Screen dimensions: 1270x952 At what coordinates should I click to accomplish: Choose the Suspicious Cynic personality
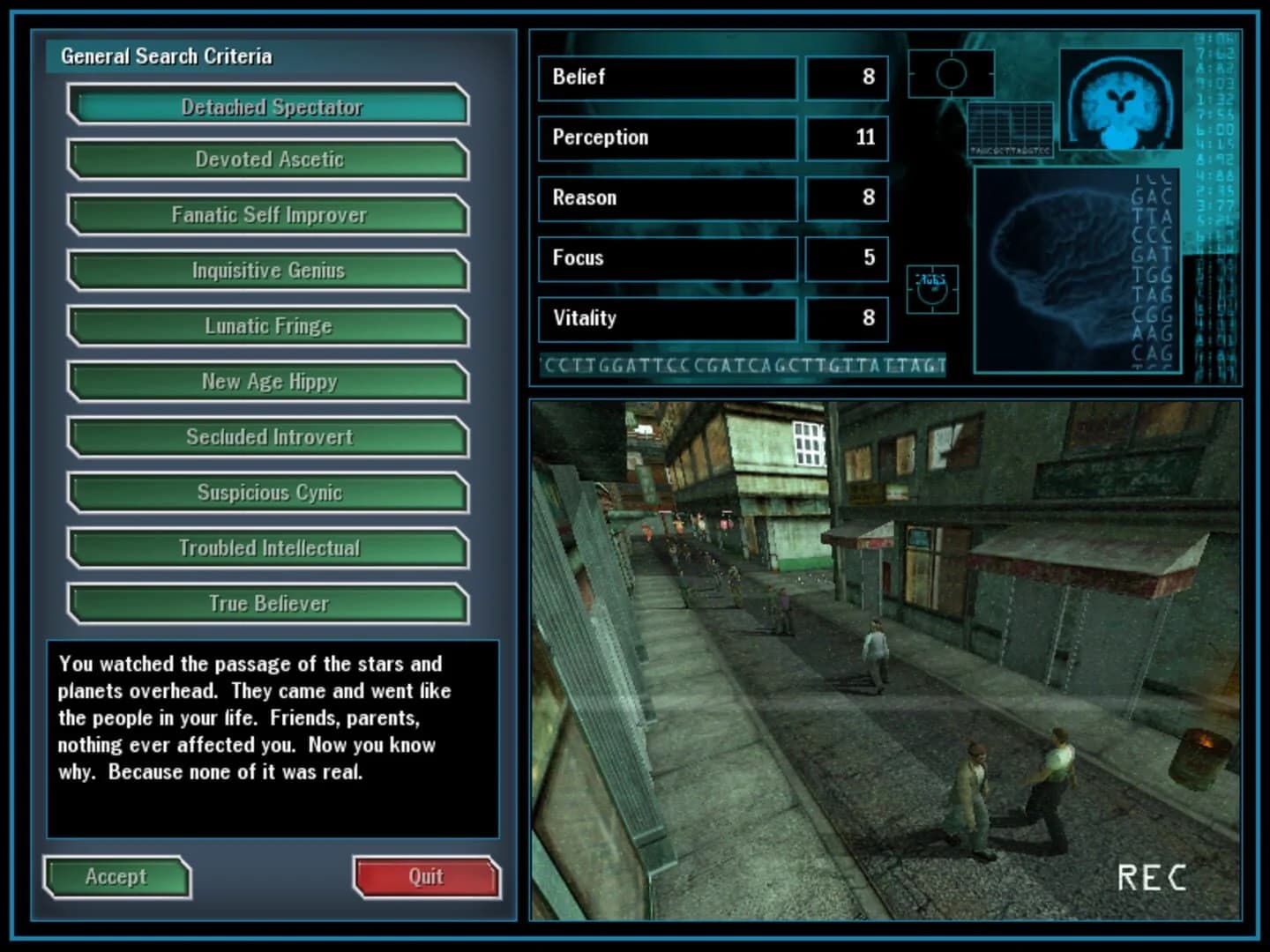point(271,493)
